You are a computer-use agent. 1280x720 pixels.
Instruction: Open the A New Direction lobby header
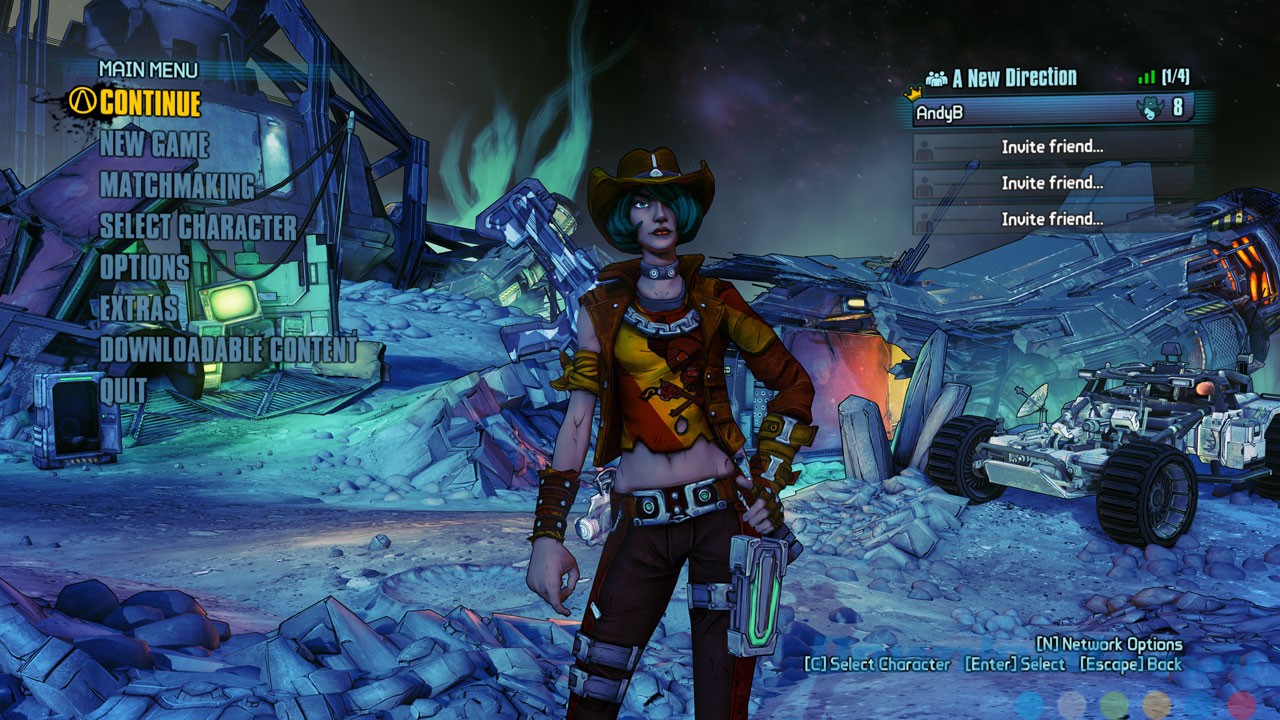click(1014, 78)
